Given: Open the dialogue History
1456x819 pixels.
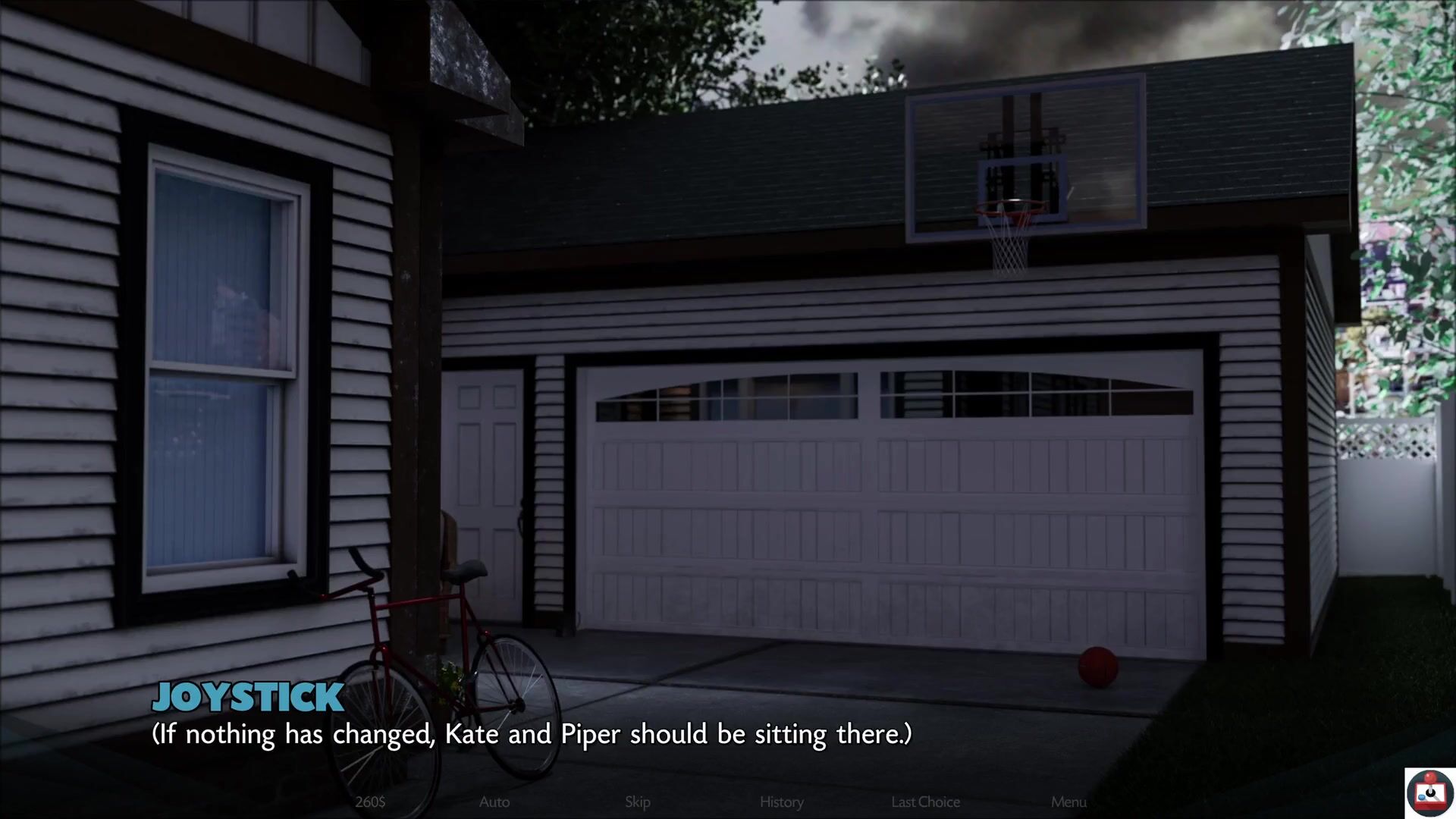Looking at the screenshot, I should [x=781, y=802].
